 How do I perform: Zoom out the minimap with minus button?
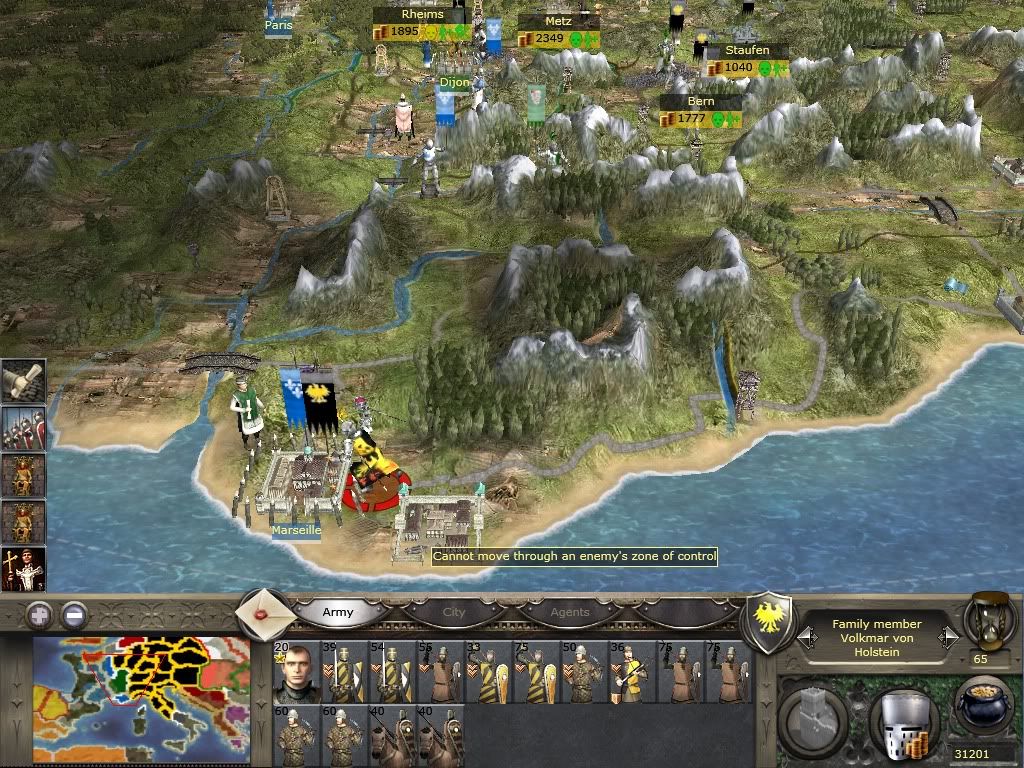point(74,613)
